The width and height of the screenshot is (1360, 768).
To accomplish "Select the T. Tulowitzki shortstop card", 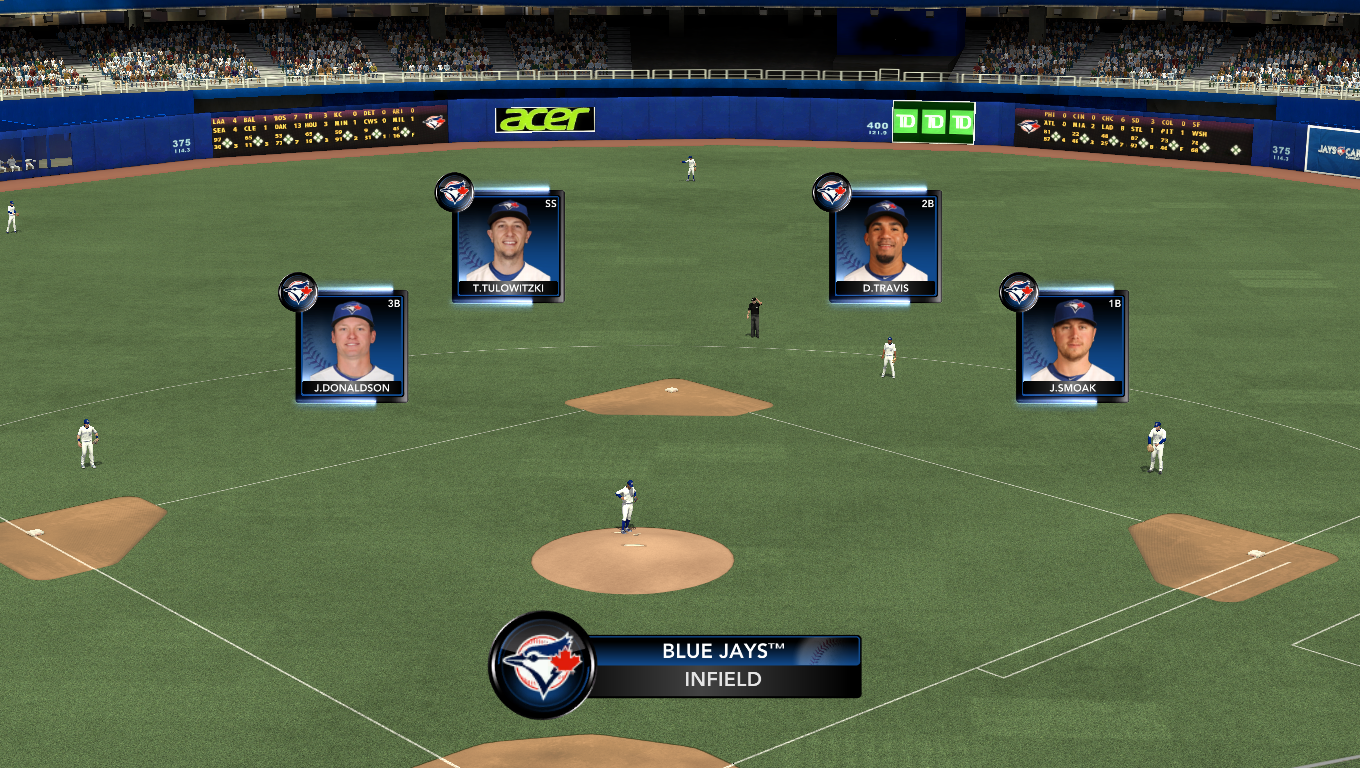I will pos(508,246).
